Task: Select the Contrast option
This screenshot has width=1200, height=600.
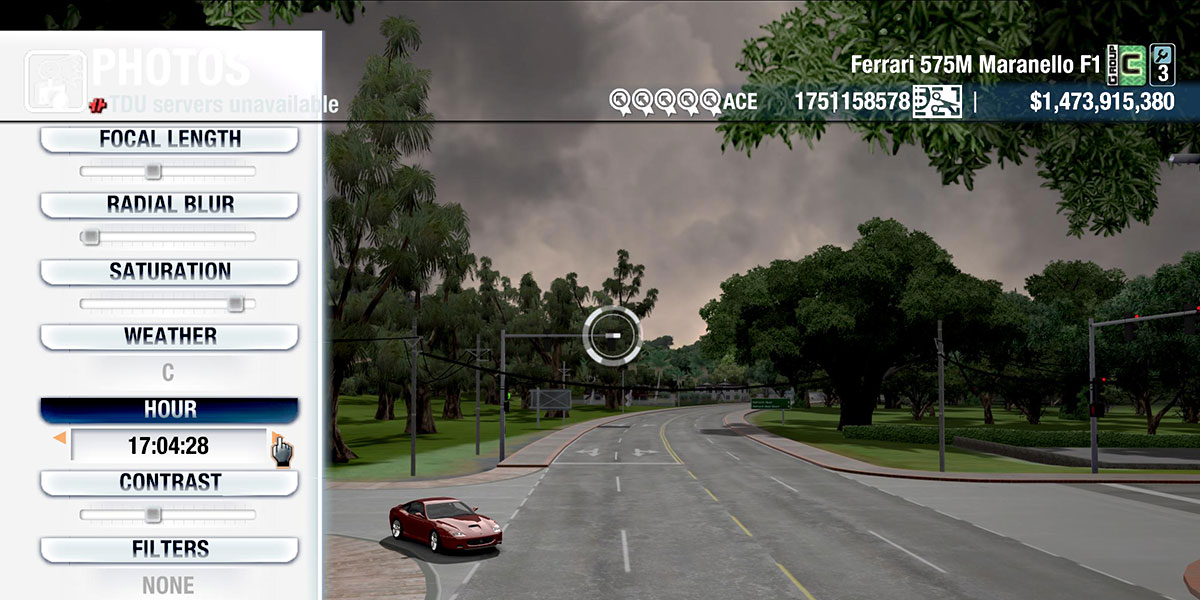Action: point(169,483)
